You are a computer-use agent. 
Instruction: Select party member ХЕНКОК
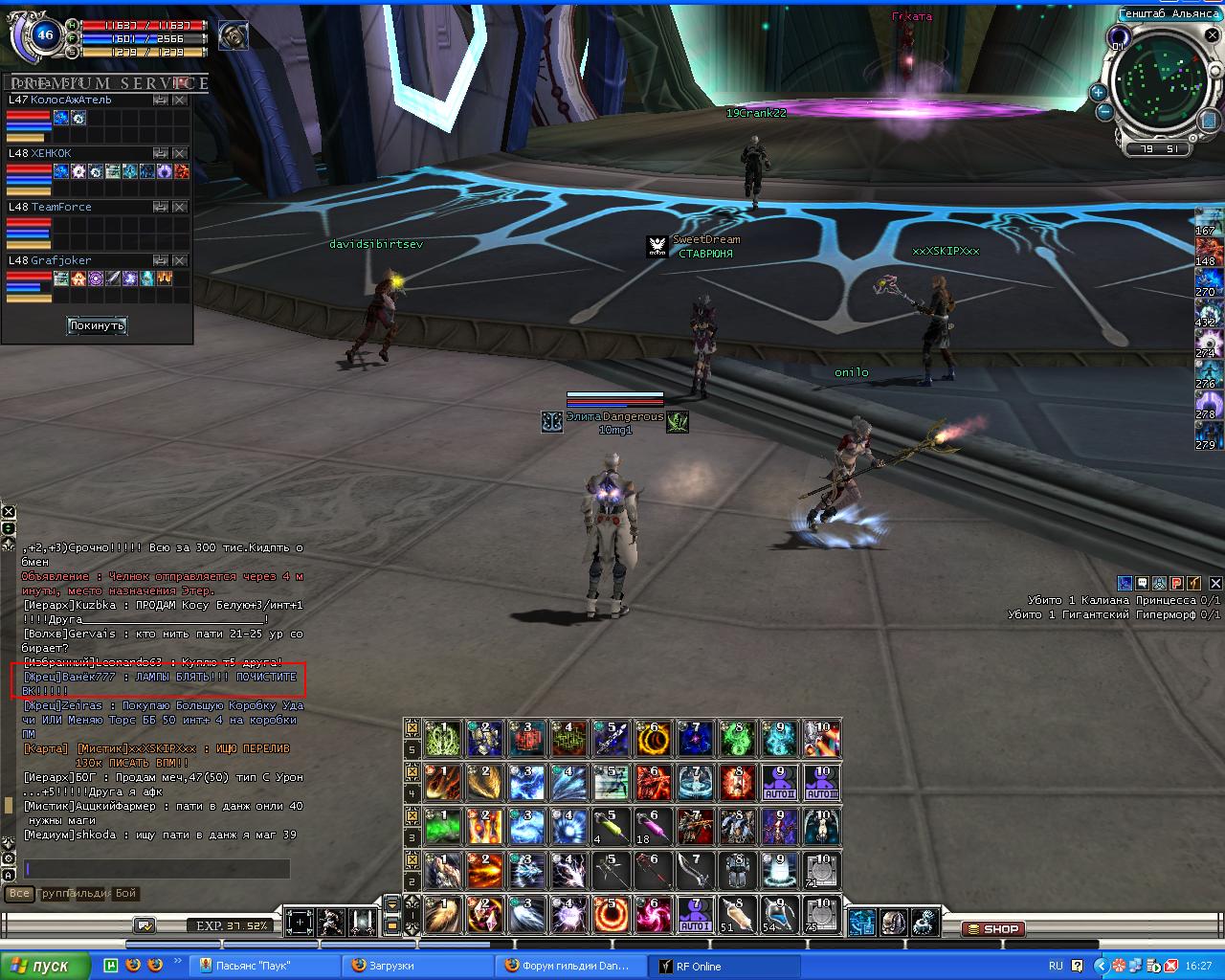point(51,153)
